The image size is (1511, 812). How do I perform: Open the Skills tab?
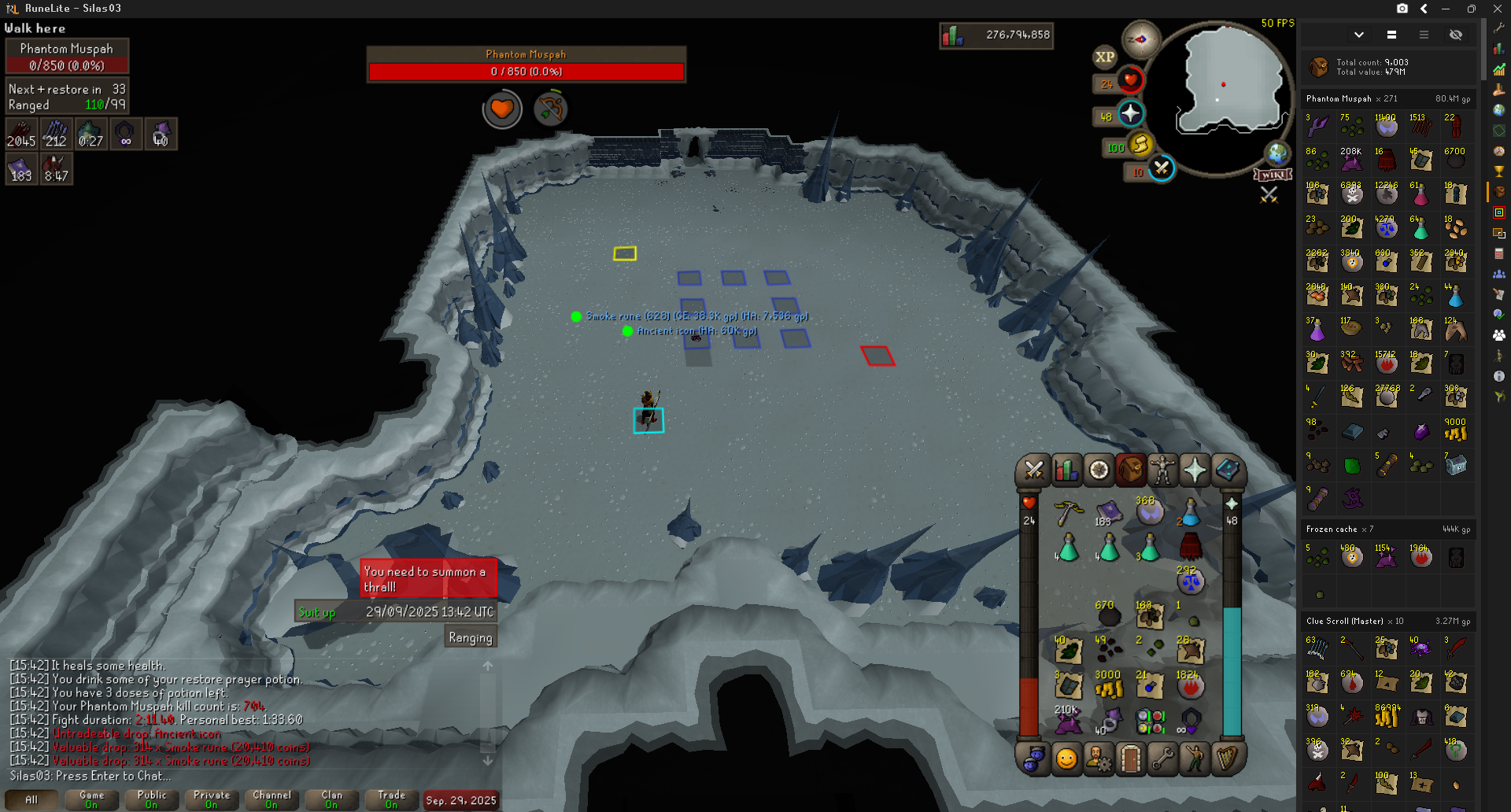tap(1066, 471)
